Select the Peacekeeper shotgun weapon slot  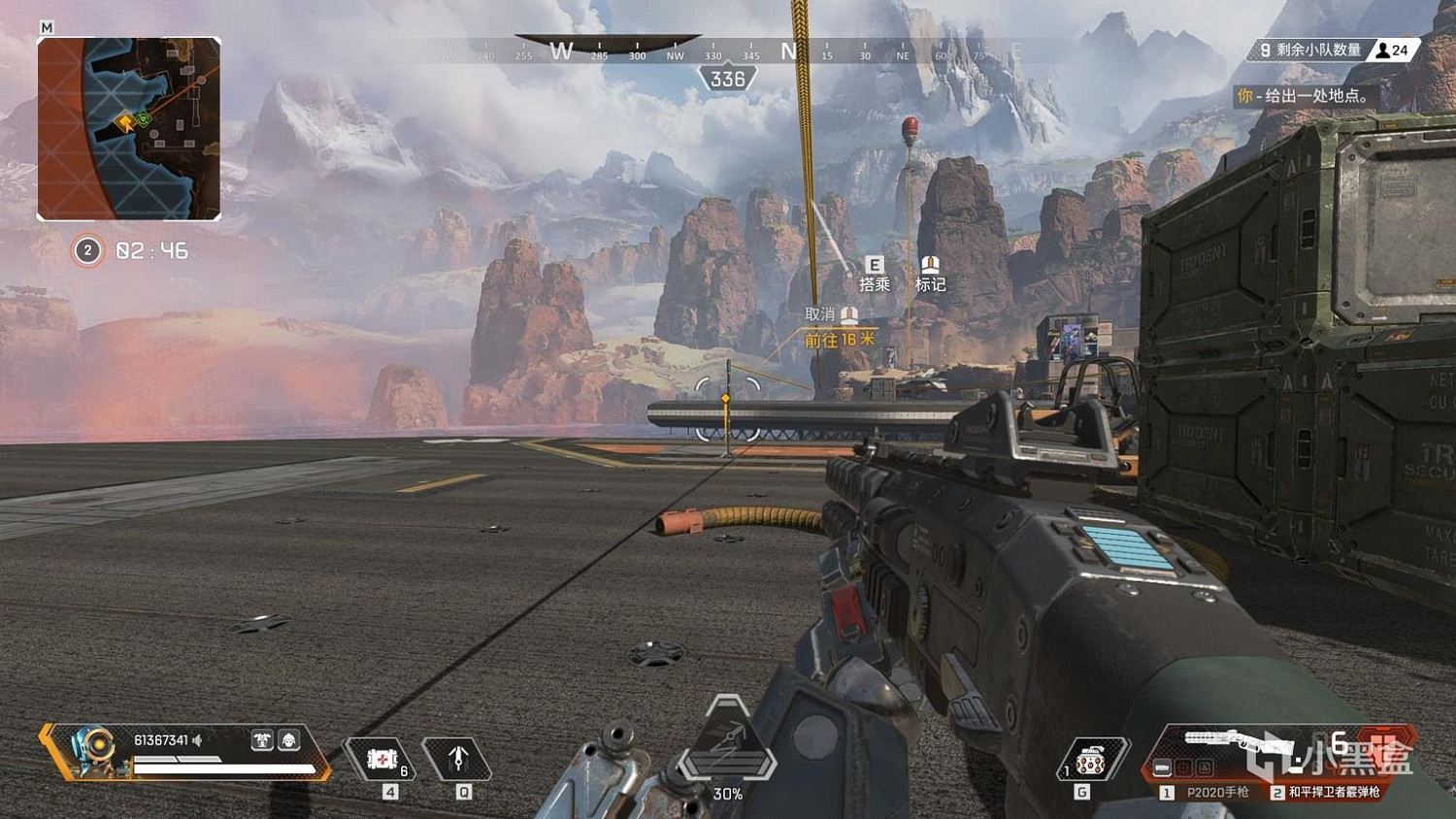[1328, 792]
